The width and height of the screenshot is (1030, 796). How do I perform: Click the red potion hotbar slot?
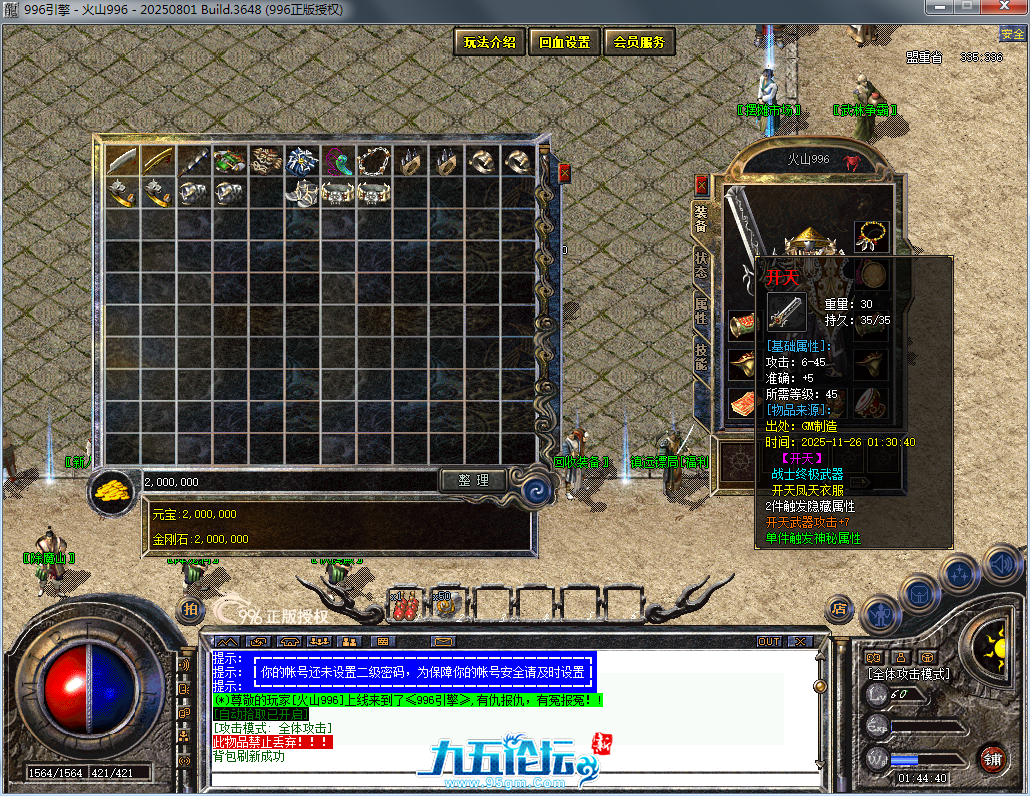[404, 604]
